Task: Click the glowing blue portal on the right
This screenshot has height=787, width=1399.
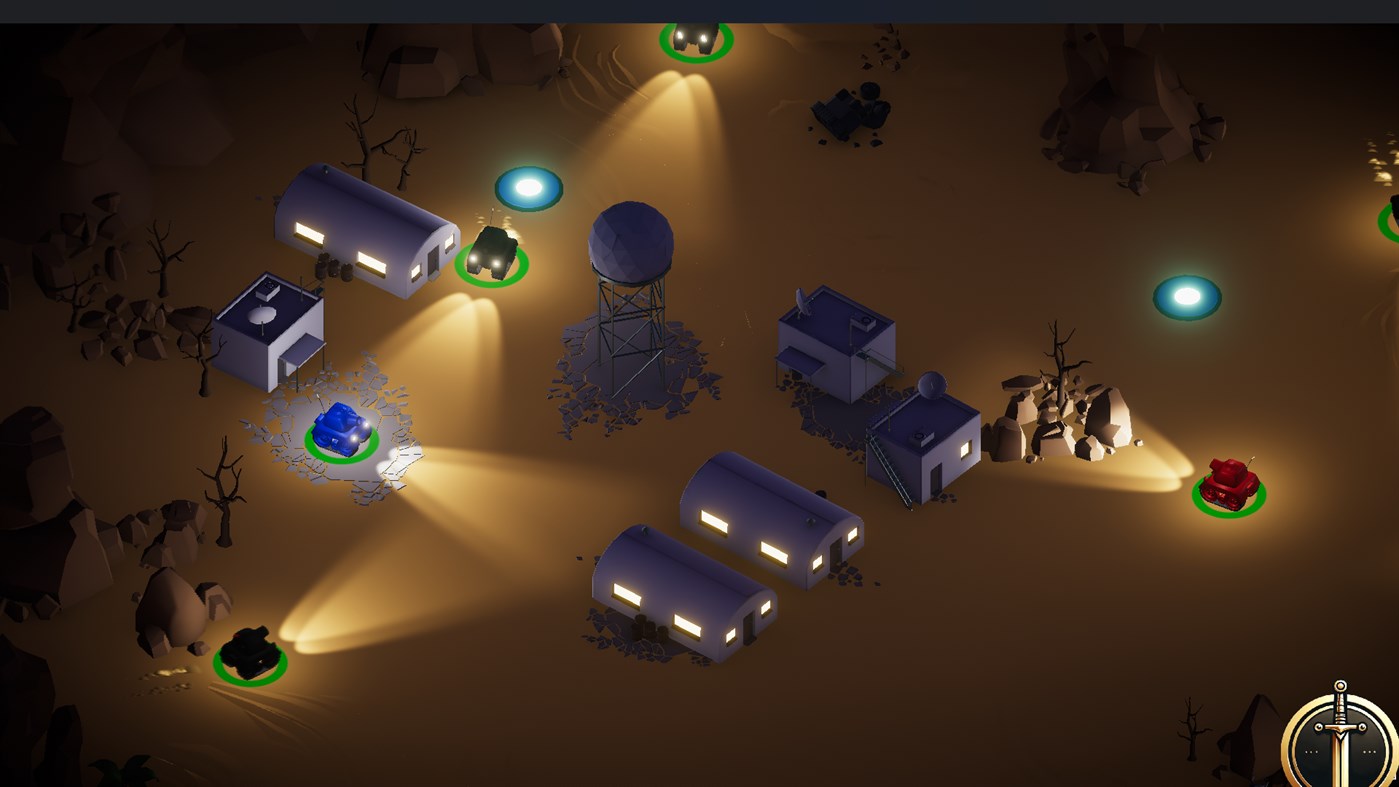Action: 1186,296
